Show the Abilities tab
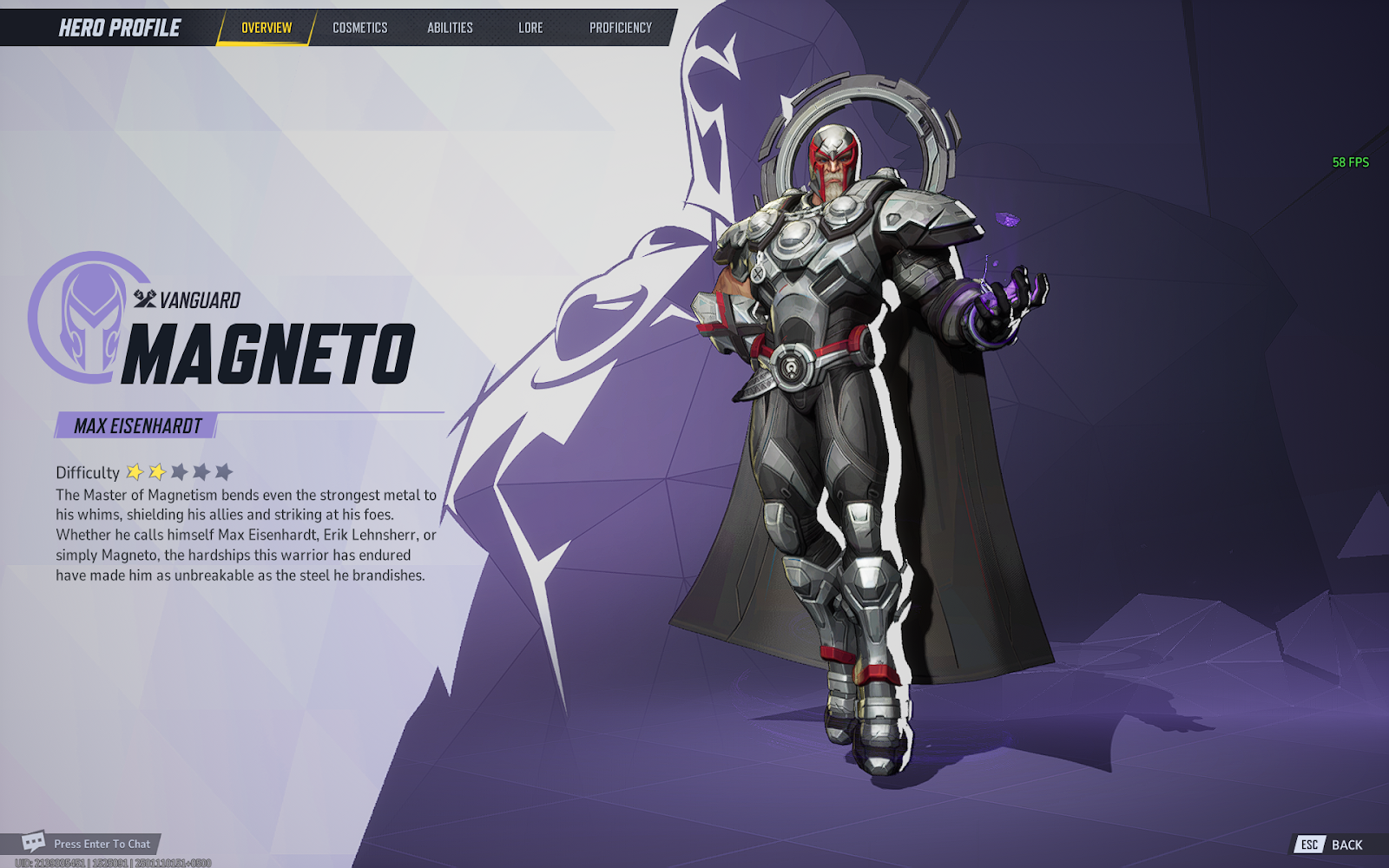The width and height of the screenshot is (1389, 868). pos(450,28)
